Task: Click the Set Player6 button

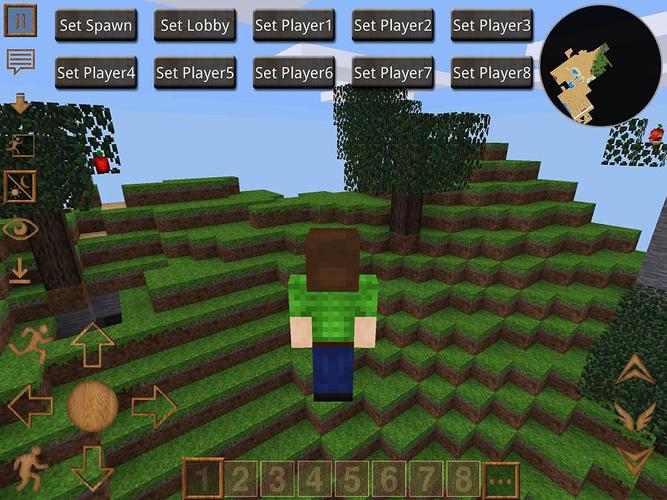Action: coord(293,72)
